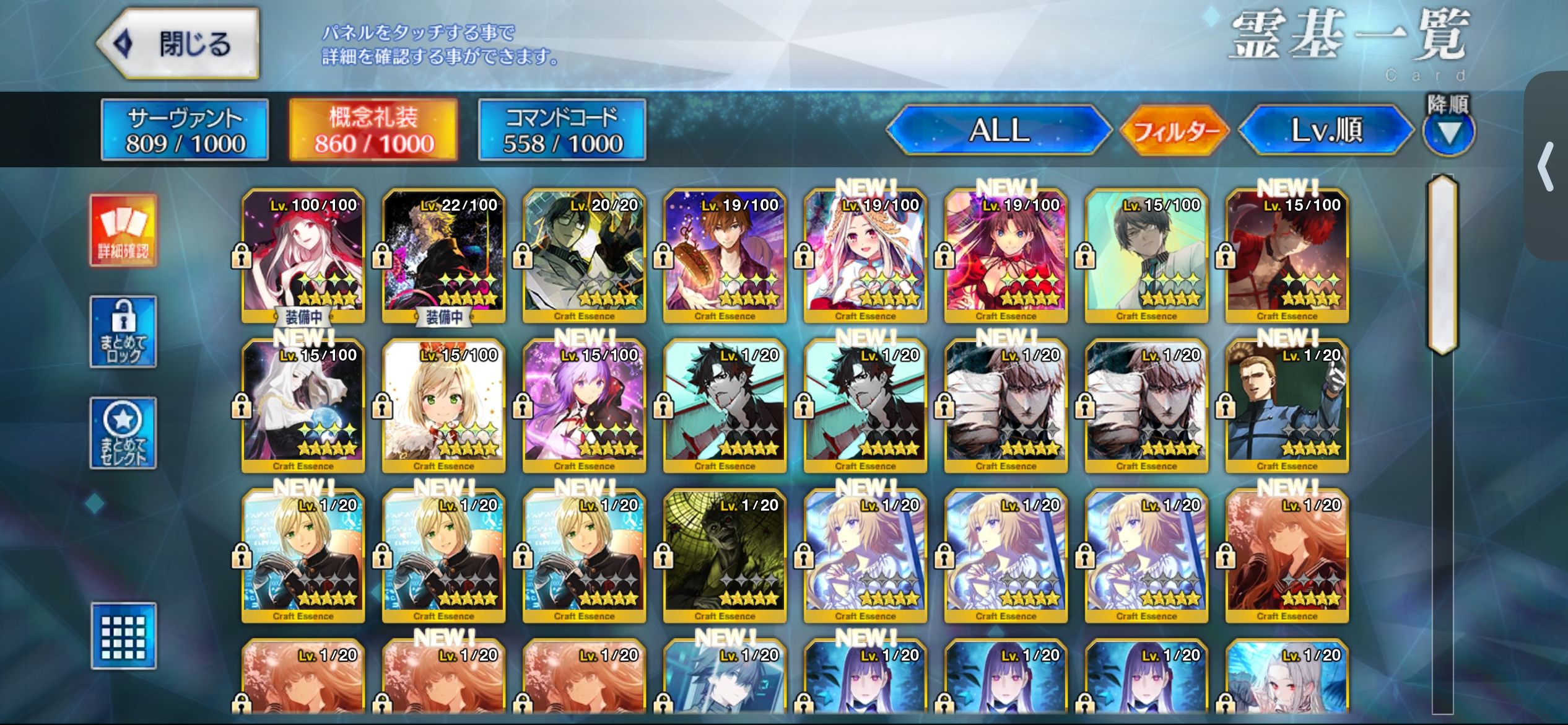This screenshot has width=1568, height=725.
Task: Pick the Lv. 22/100 equipped craft essence
Action: [443, 254]
